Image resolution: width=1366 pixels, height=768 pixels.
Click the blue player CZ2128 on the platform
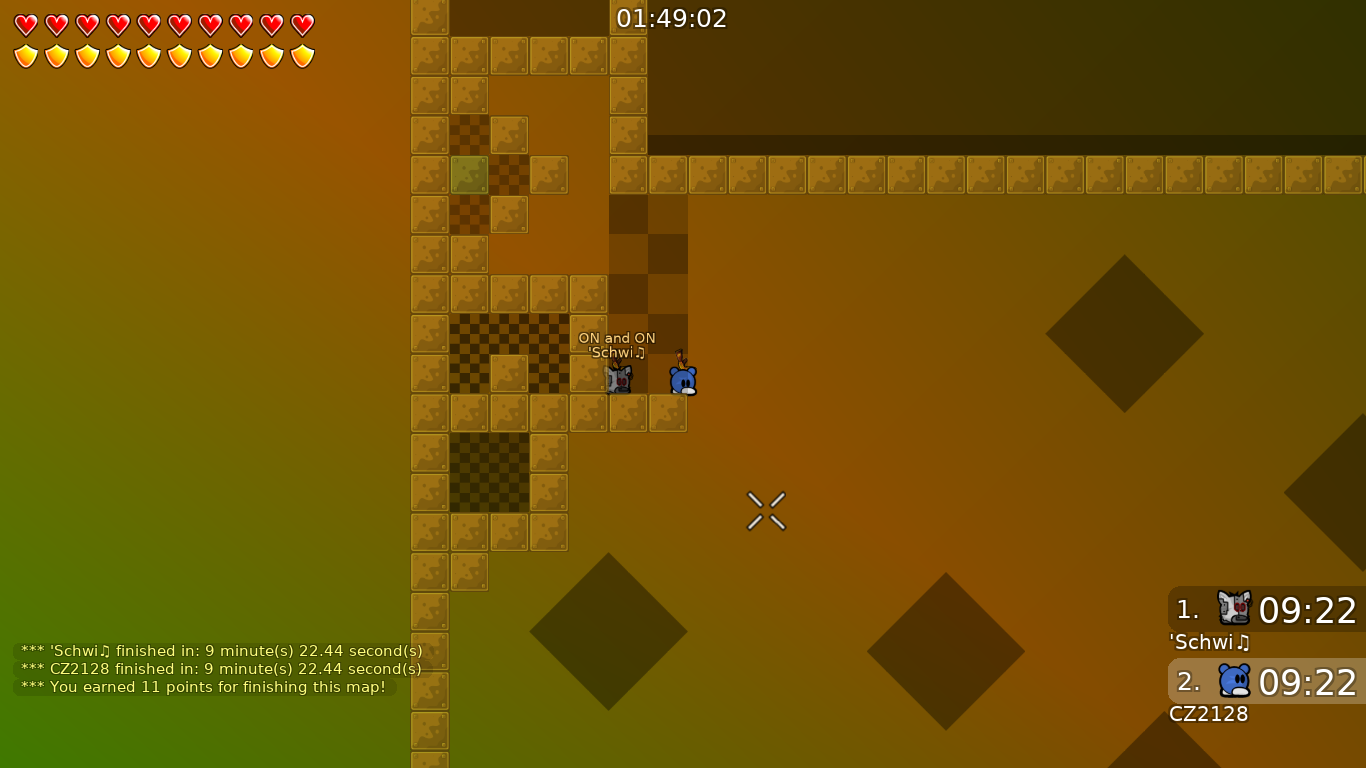681,378
